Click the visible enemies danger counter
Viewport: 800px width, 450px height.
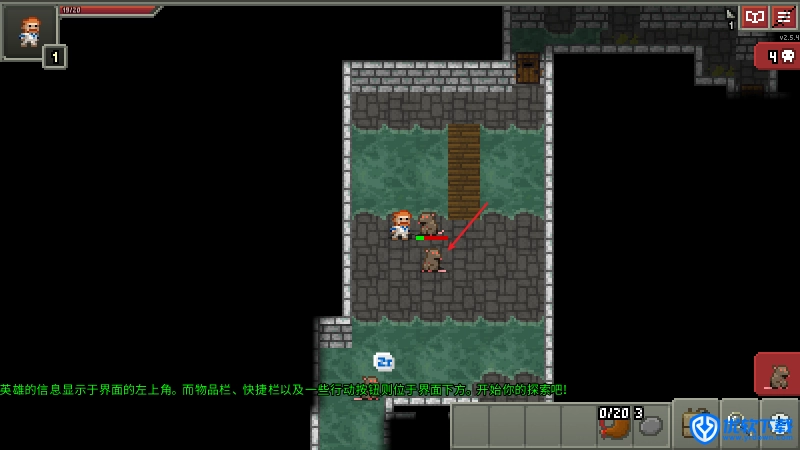(778, 57)
